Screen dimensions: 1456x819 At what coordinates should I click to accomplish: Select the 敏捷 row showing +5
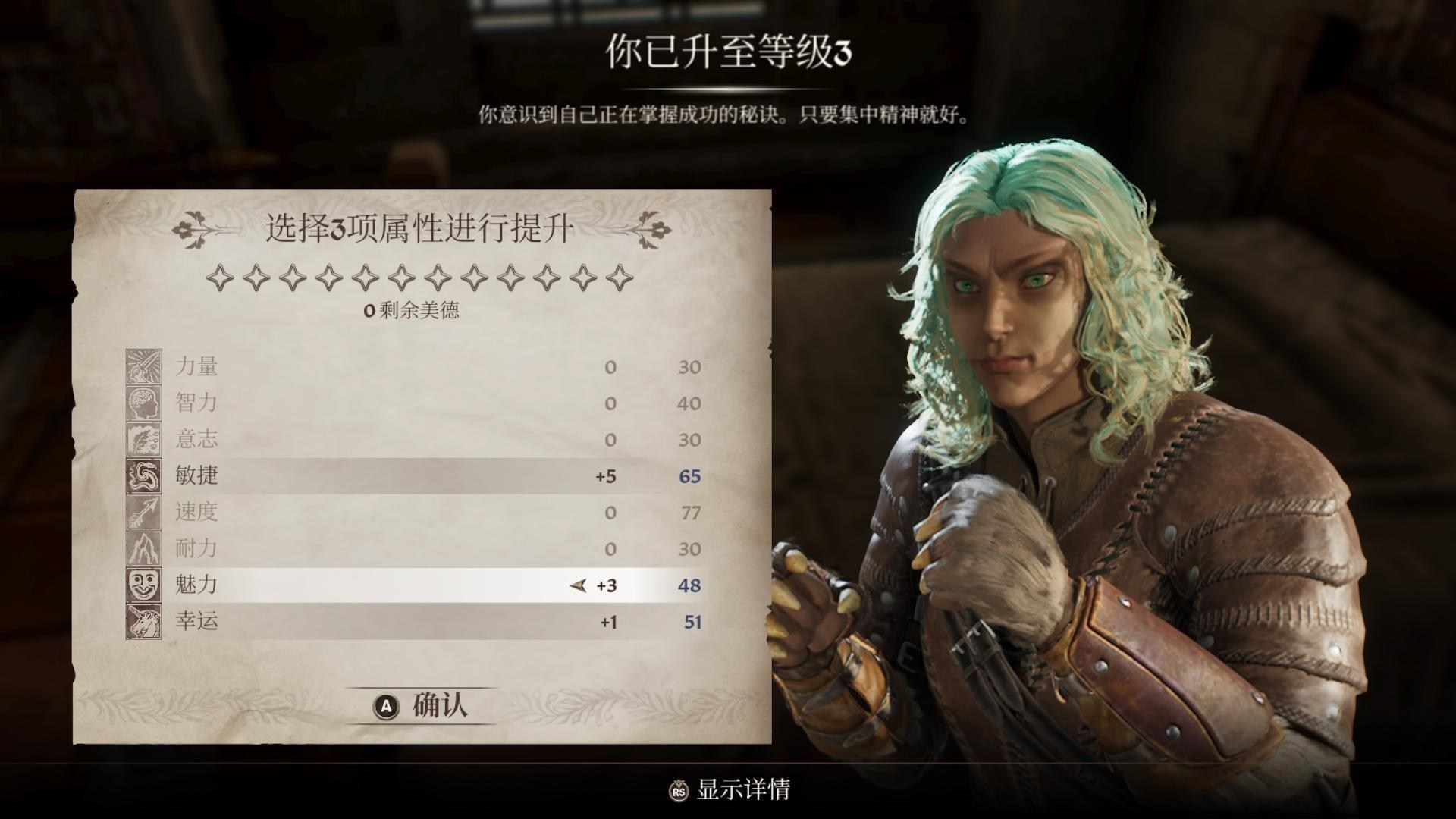[417, 475]
